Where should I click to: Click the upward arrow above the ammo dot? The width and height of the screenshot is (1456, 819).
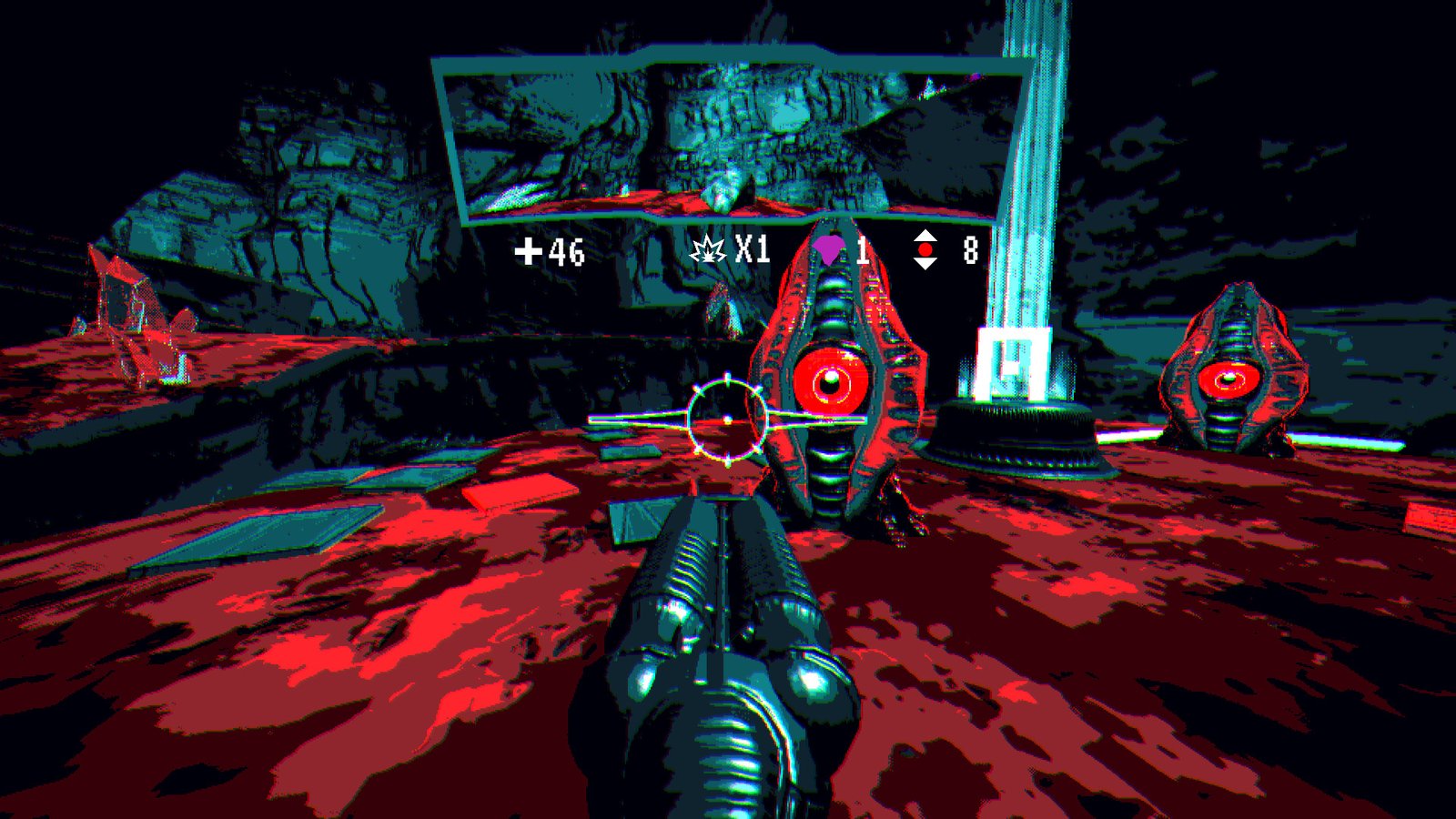pyautogui.click(x=925, y=237)
